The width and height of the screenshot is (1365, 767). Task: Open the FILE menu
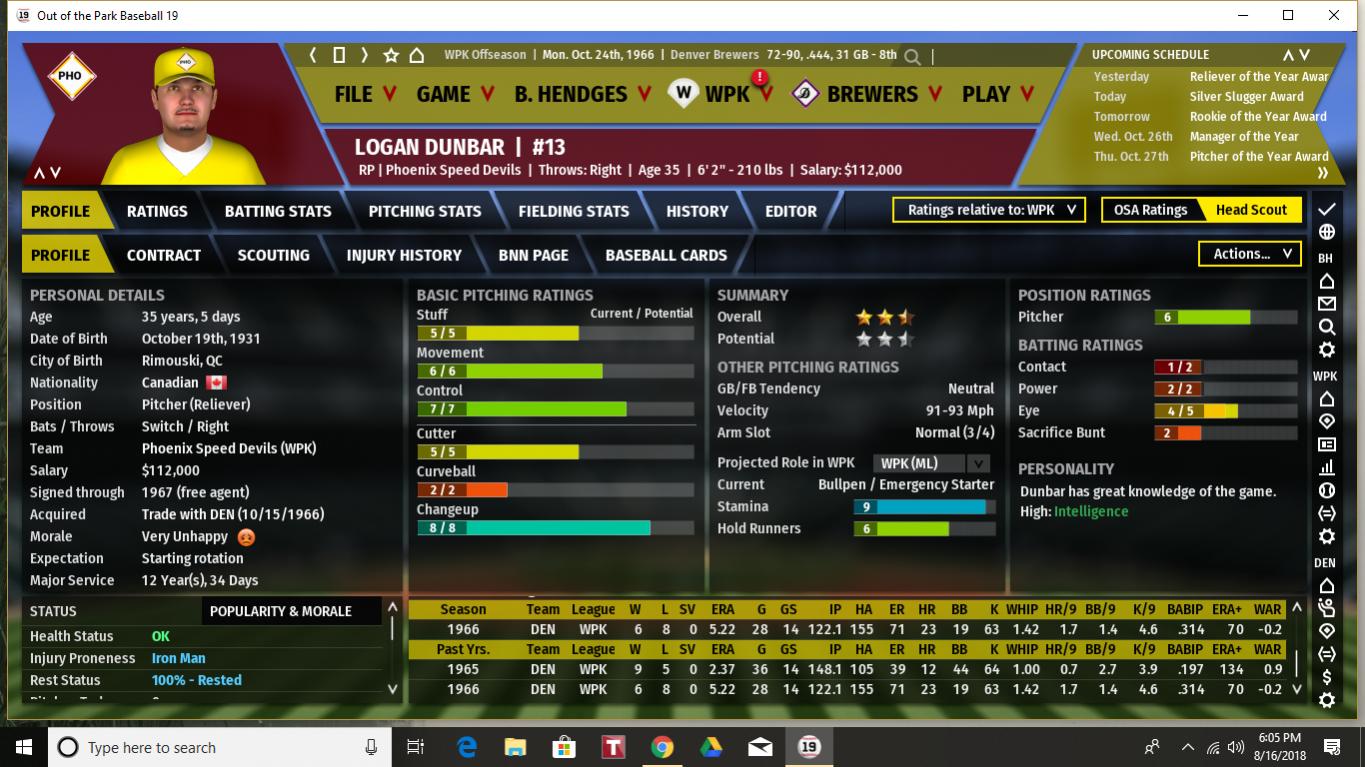[x=364, y=94]
